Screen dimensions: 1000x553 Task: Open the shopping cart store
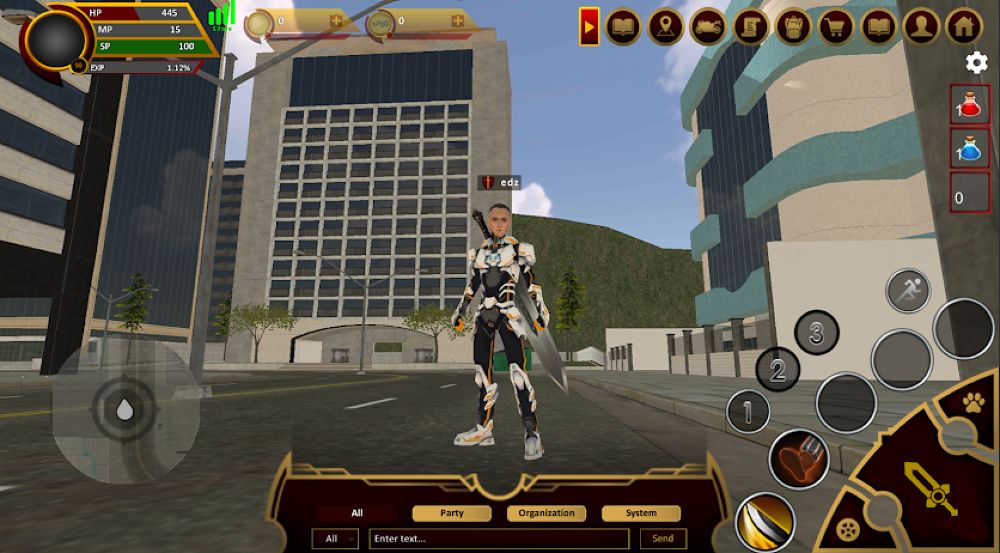point(836,26)
